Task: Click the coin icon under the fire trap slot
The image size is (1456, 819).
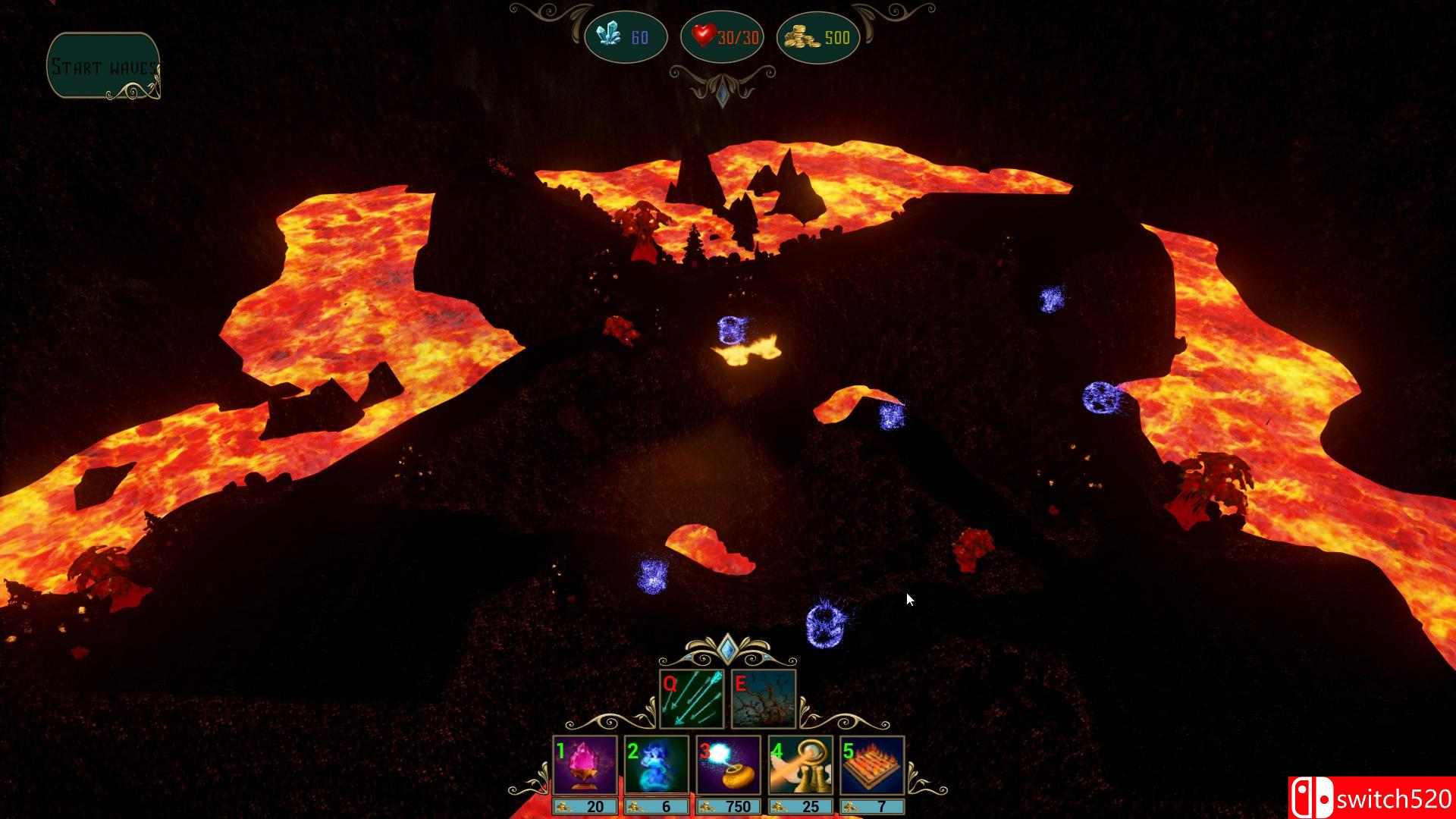Action: coord(851,807)
